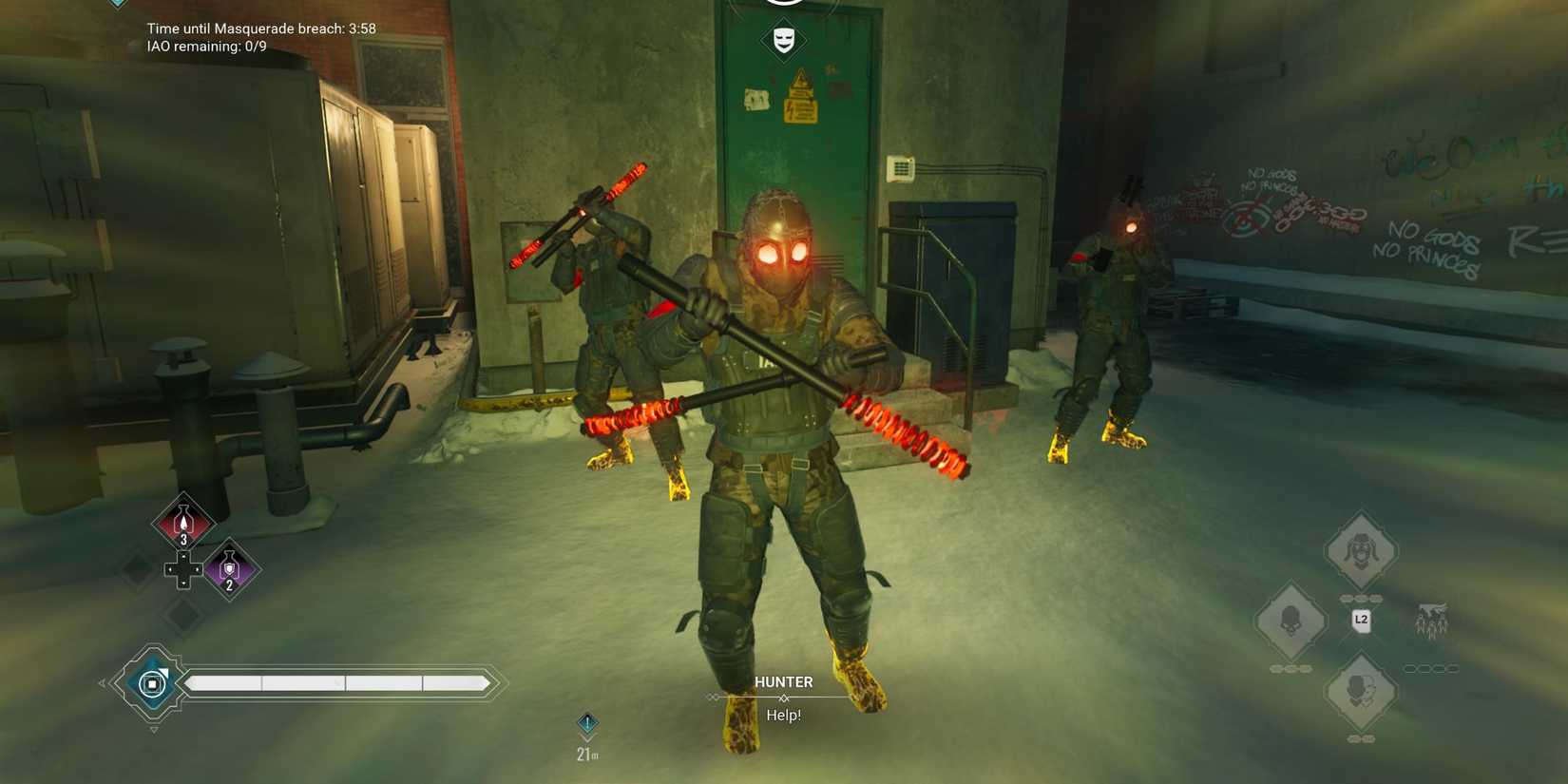Click the Masquerade mask indicator at top
The height and width of the screenshot is (784, 1568).
point(783,40)
